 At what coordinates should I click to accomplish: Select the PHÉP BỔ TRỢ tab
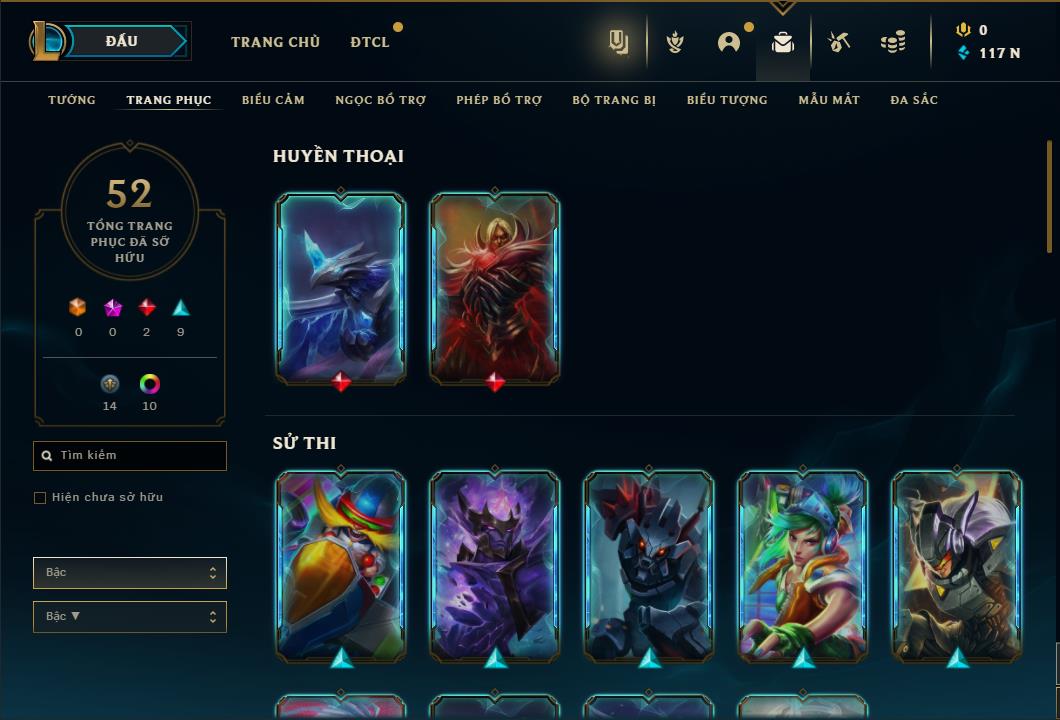tap(499, 100)
